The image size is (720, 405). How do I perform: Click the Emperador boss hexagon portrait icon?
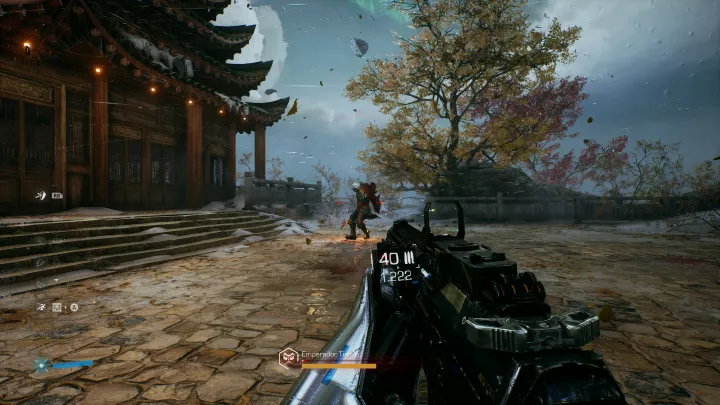tap(288, 356)
